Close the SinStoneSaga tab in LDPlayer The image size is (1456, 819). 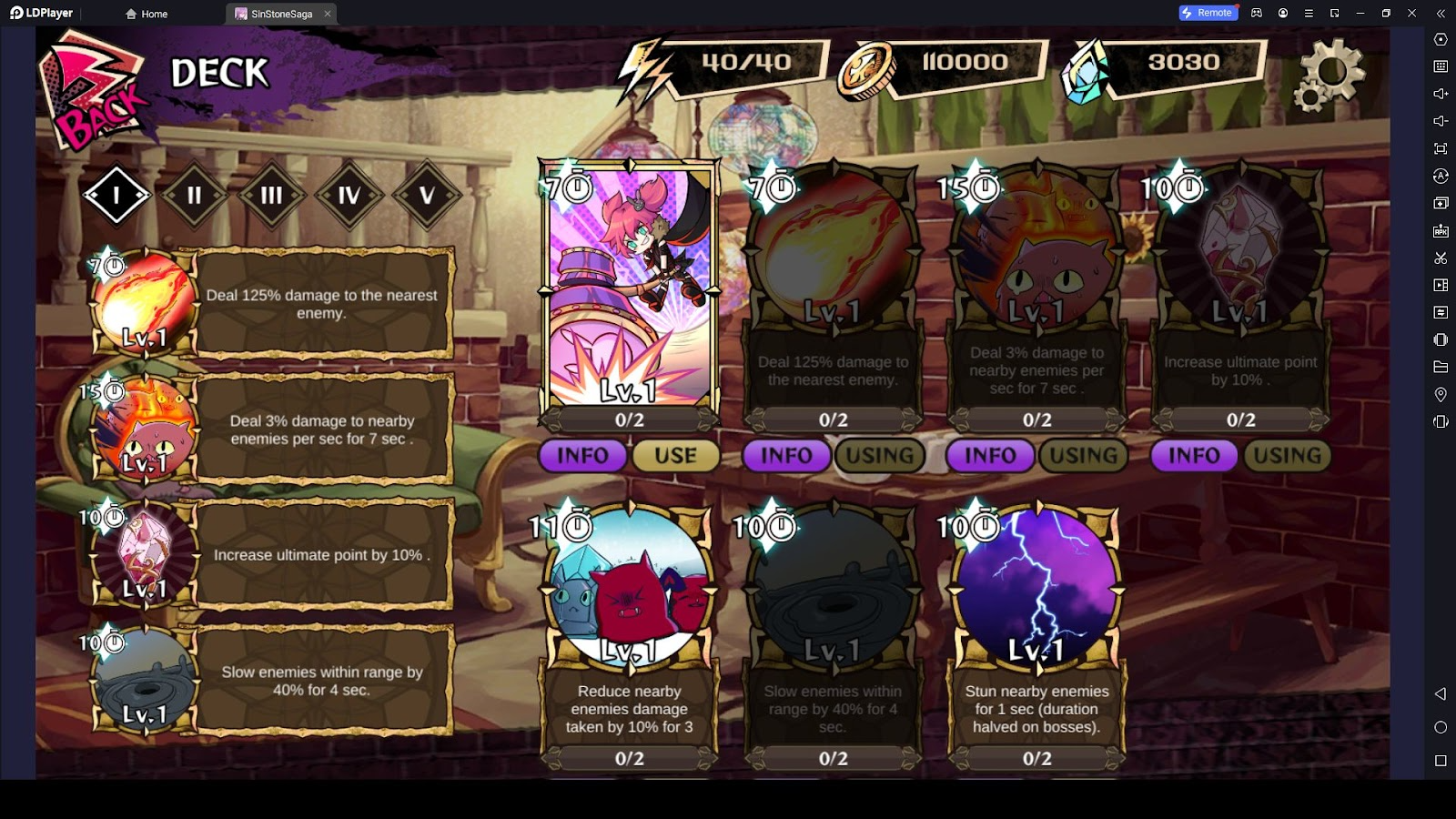(328, 14)
